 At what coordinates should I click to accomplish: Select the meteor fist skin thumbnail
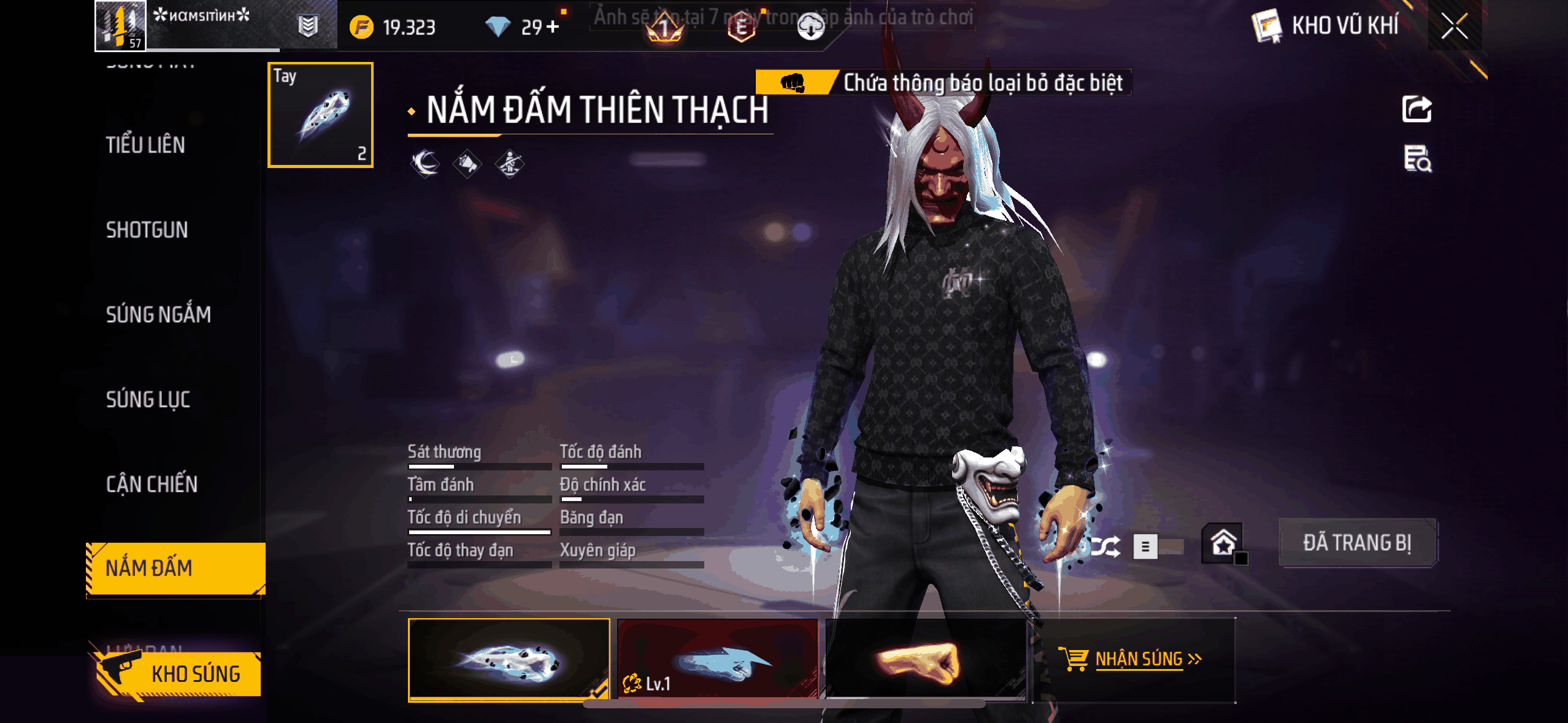tap(509, 659)
